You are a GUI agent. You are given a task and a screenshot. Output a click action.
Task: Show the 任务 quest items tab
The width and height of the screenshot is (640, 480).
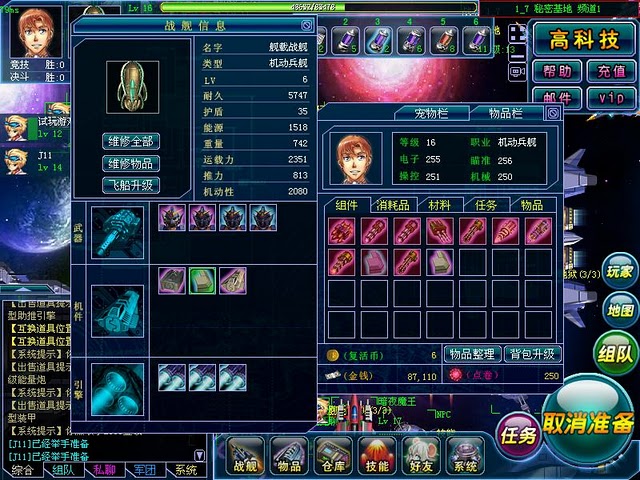486,204
